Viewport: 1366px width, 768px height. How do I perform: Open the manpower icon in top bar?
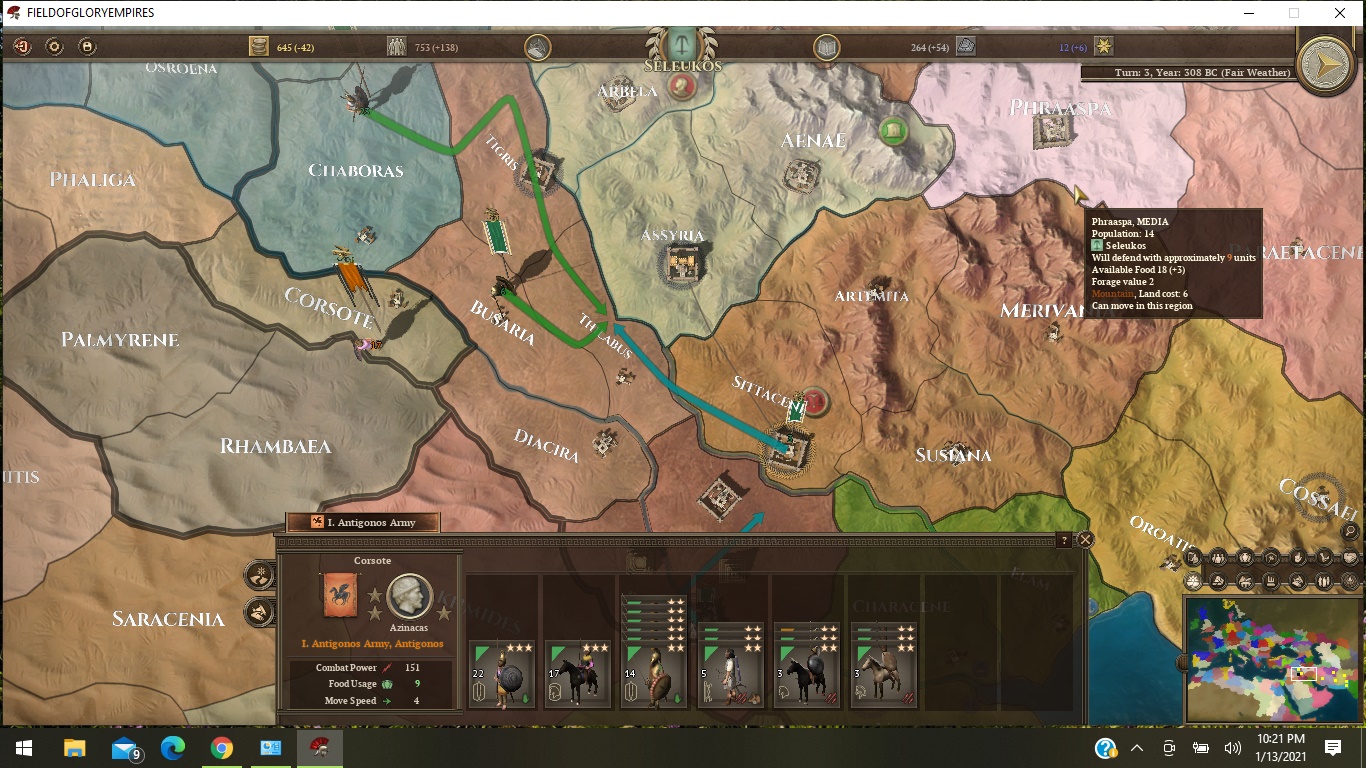tap(397, 46)
